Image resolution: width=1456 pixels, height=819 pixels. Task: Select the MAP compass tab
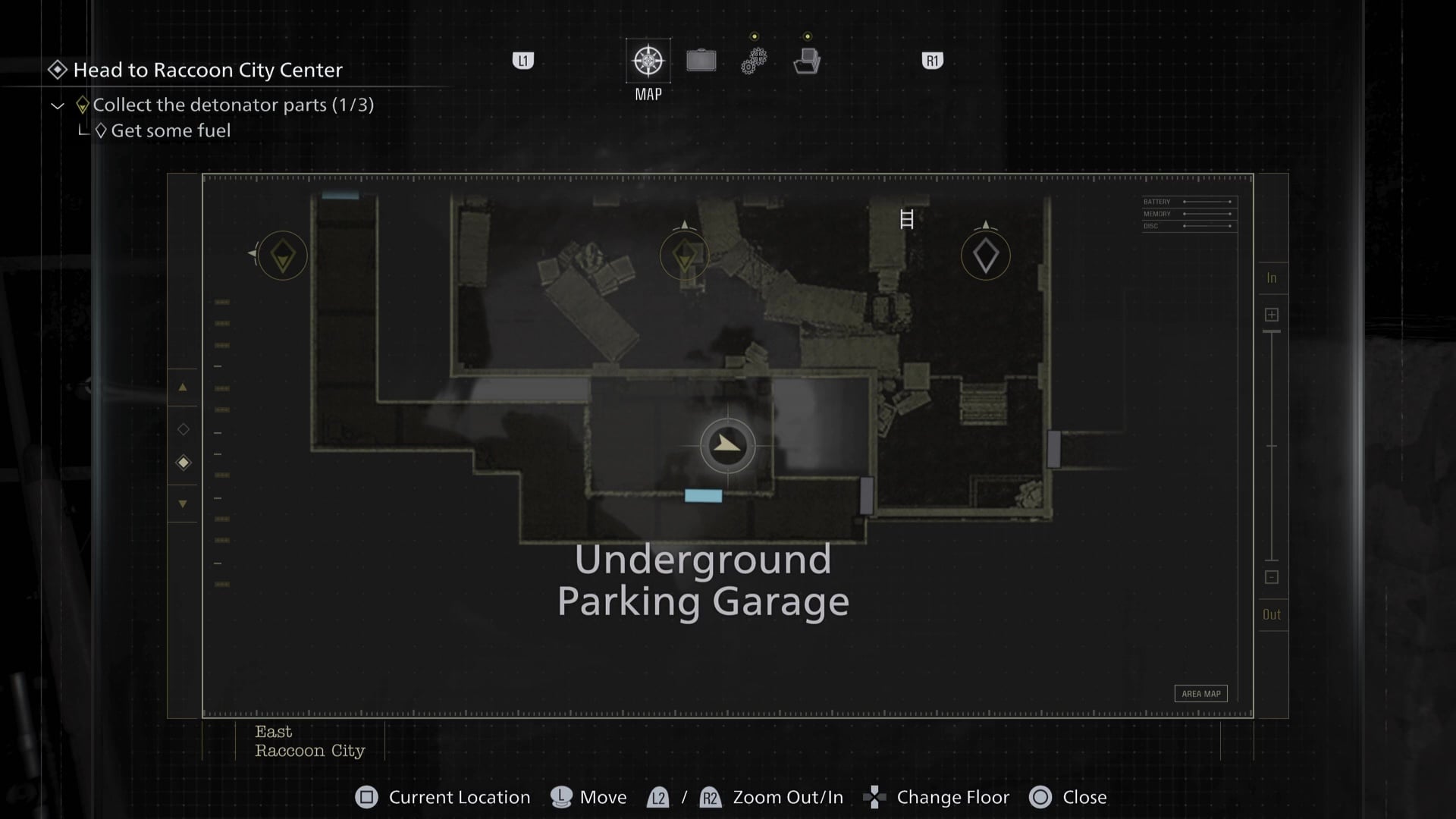tap(648, 61)
